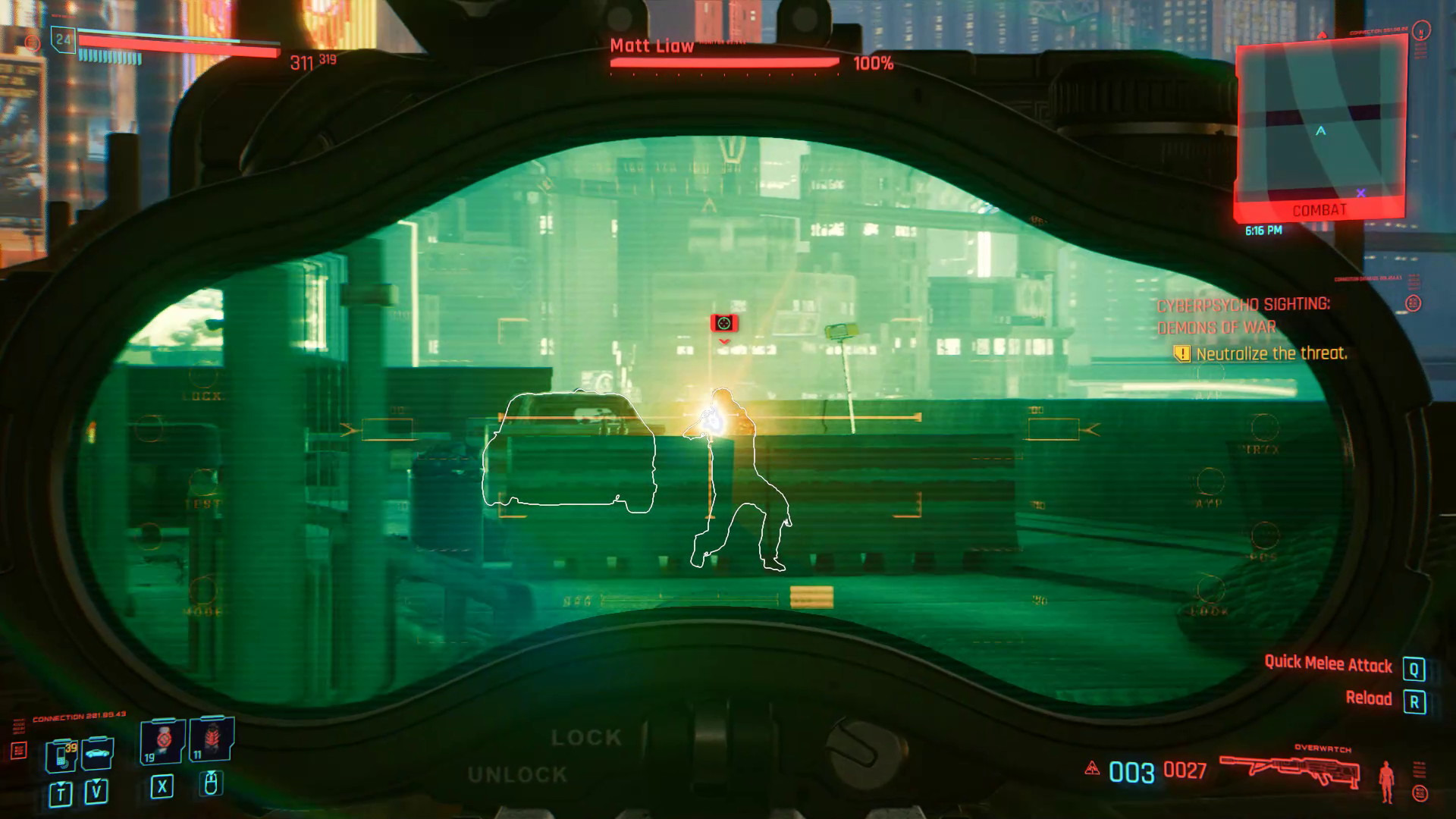Use the grenade quickslot bound to X
Screen dimensions: 1456x819
(162, 739)
